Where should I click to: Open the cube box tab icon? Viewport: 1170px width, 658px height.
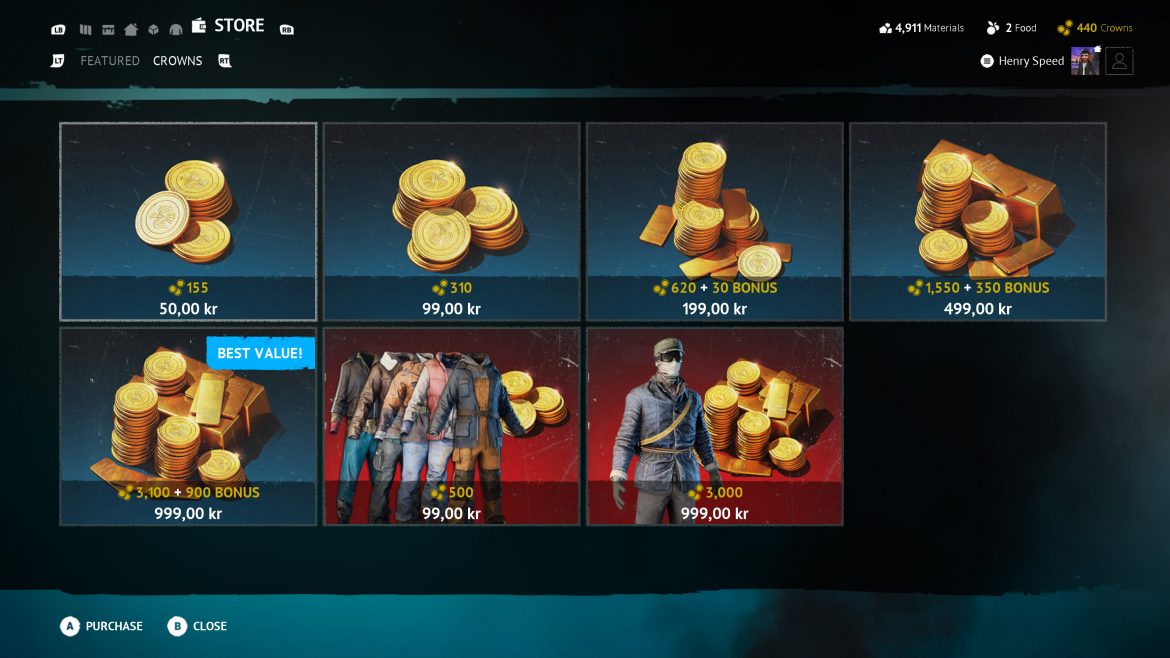[153, 29]
